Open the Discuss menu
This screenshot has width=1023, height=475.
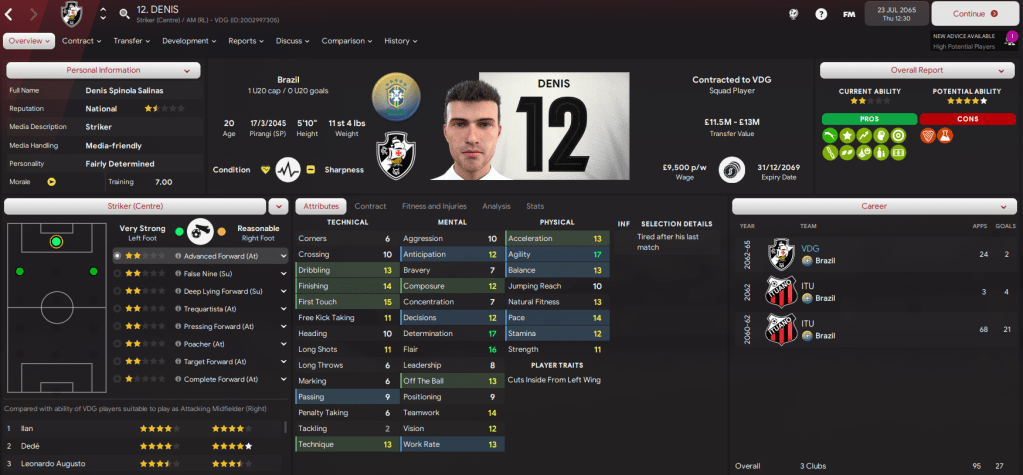pos(292,41)
